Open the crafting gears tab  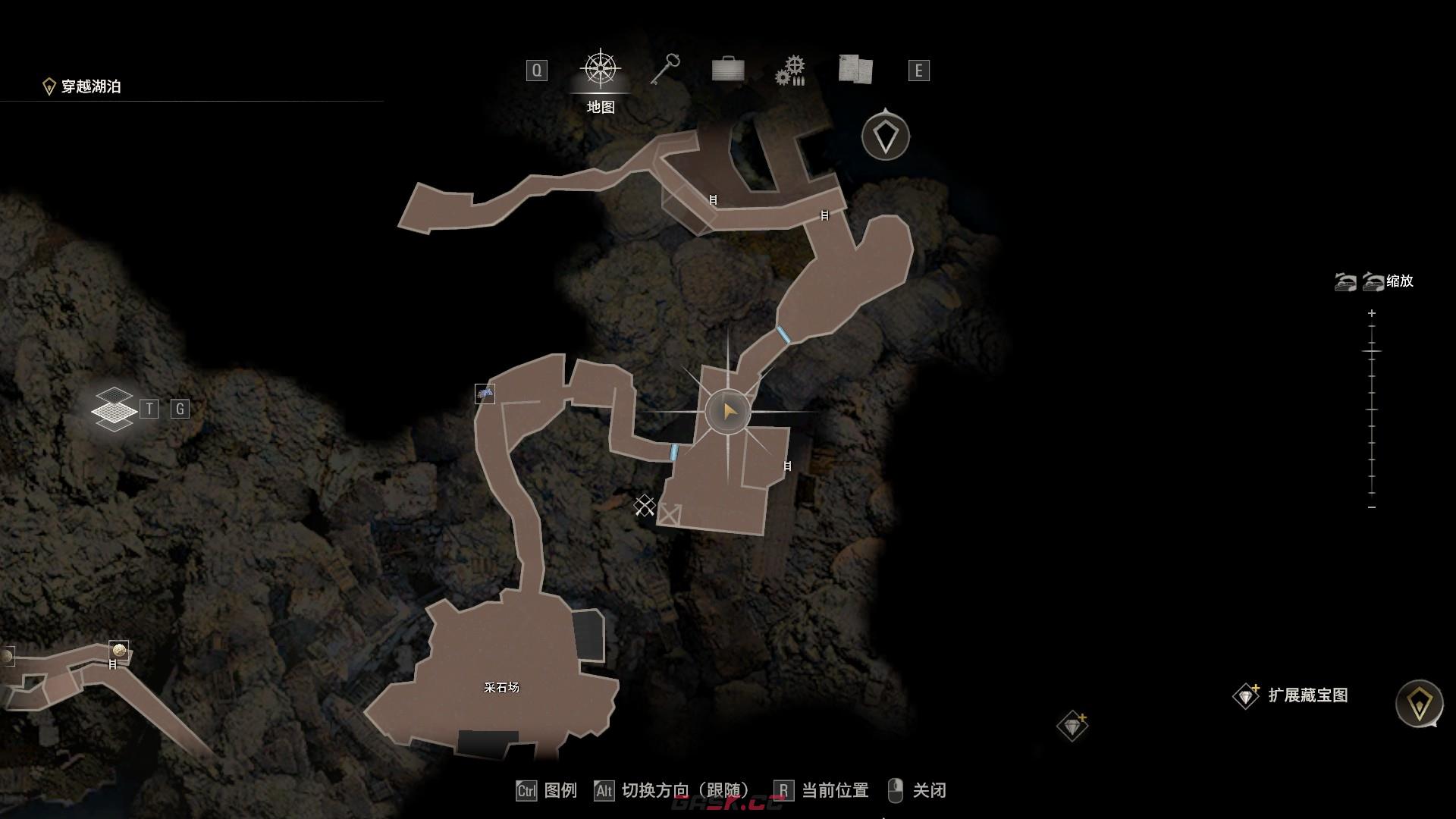pos(790,71)
